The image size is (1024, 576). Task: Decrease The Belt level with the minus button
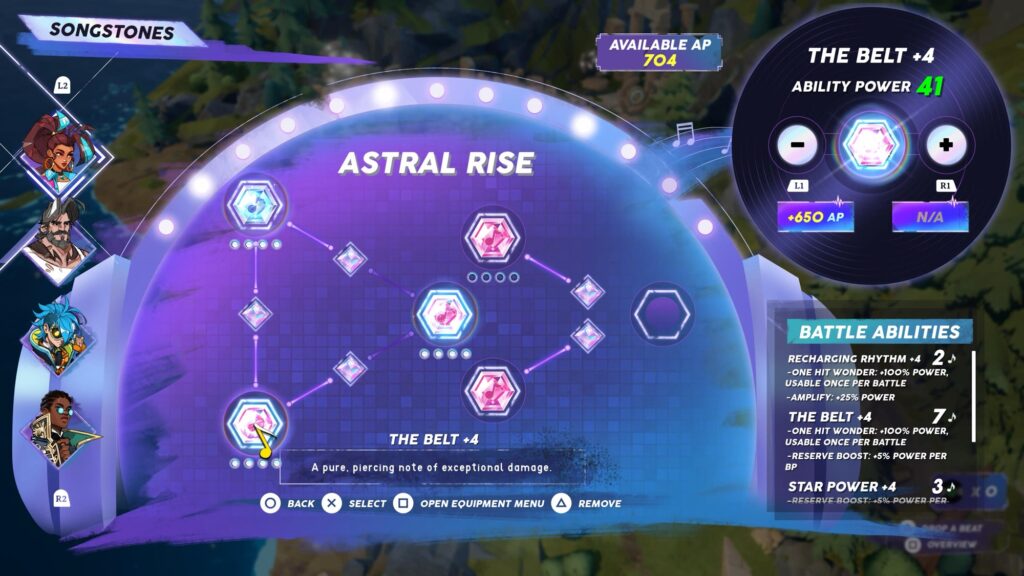click(x=798, y=146)
